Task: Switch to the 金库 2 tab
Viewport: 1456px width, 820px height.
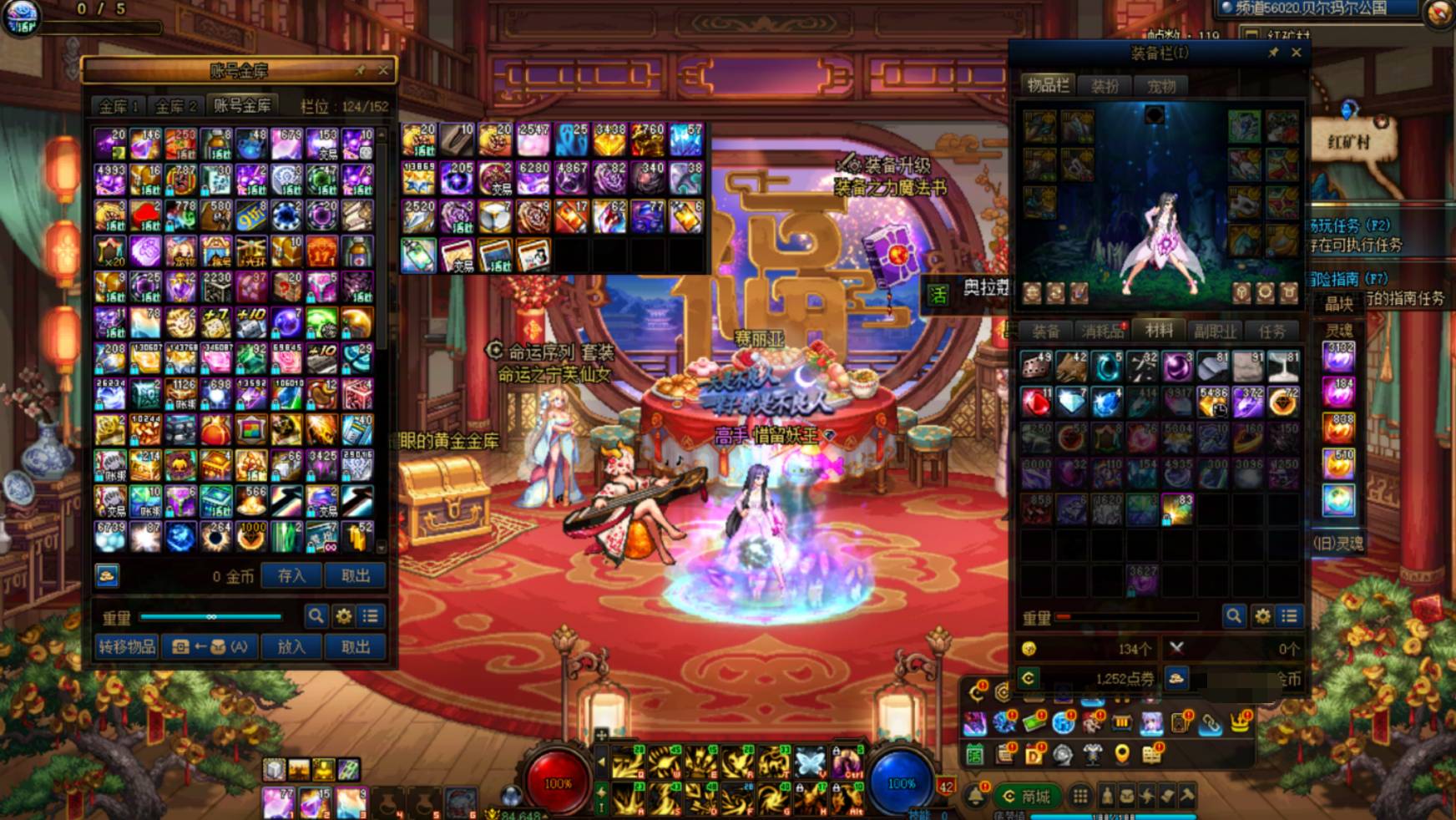Action: click(x=175, y=106)
